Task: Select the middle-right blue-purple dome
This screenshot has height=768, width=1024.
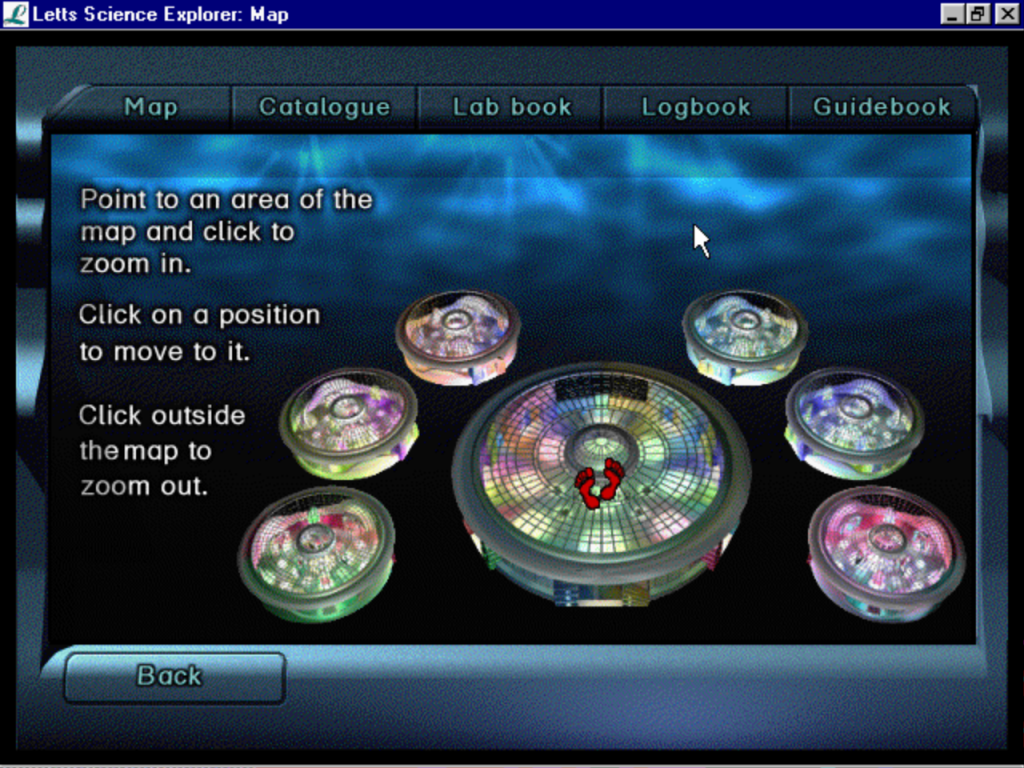Action: point(853,420)
